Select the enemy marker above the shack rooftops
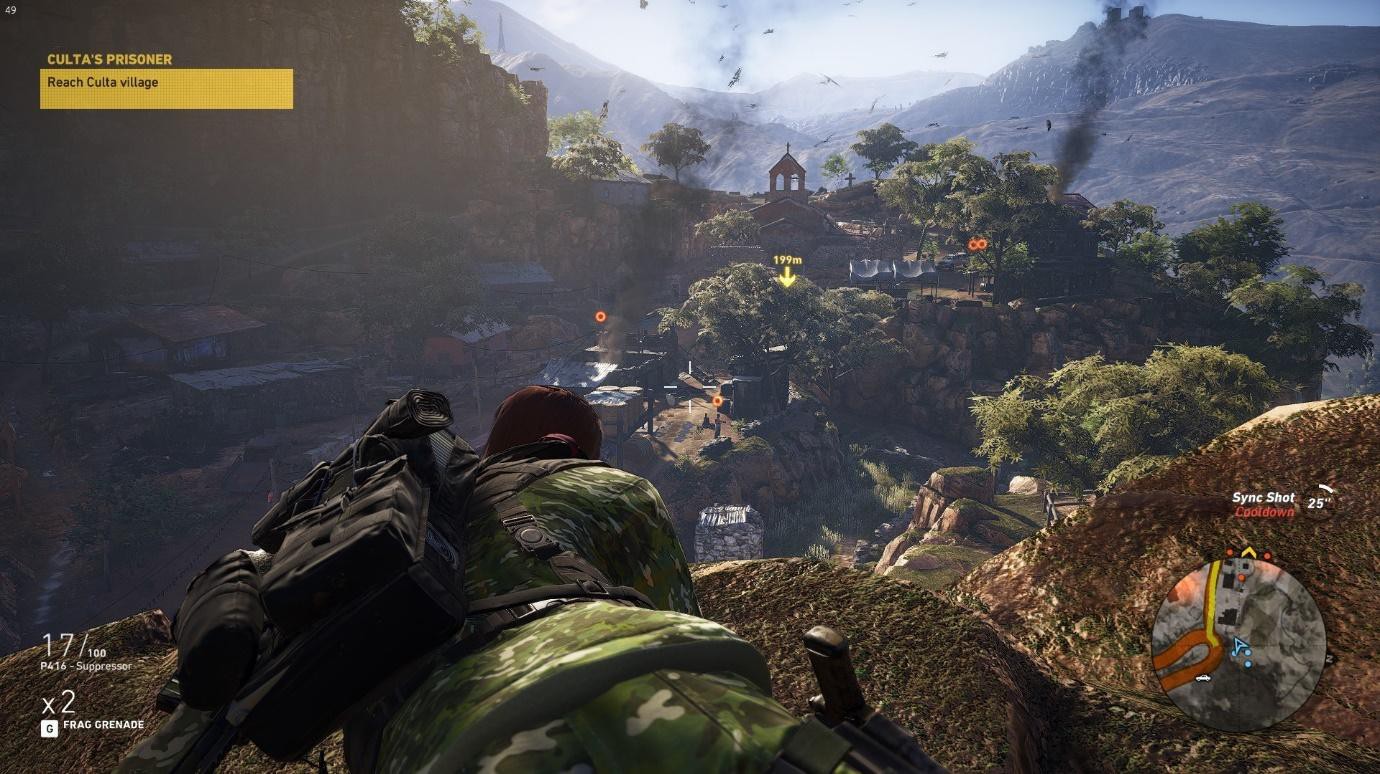This screenshot has height=774, width=1380. tap(599, 315)
